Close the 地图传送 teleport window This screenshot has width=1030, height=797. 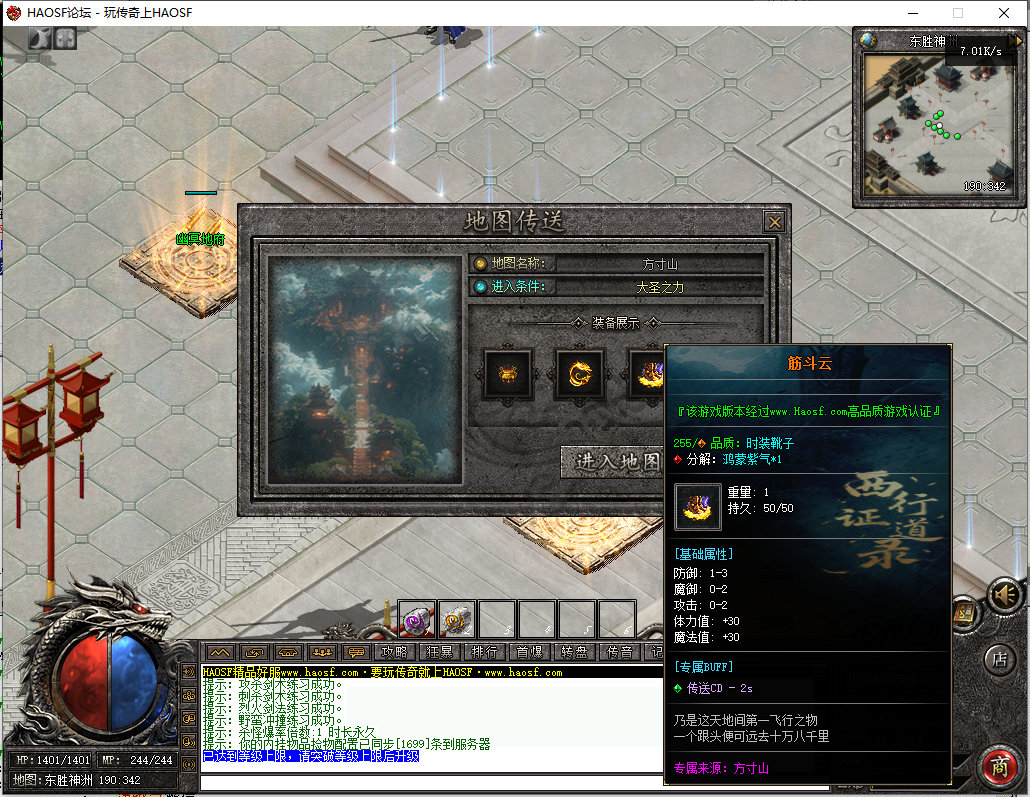774,222
